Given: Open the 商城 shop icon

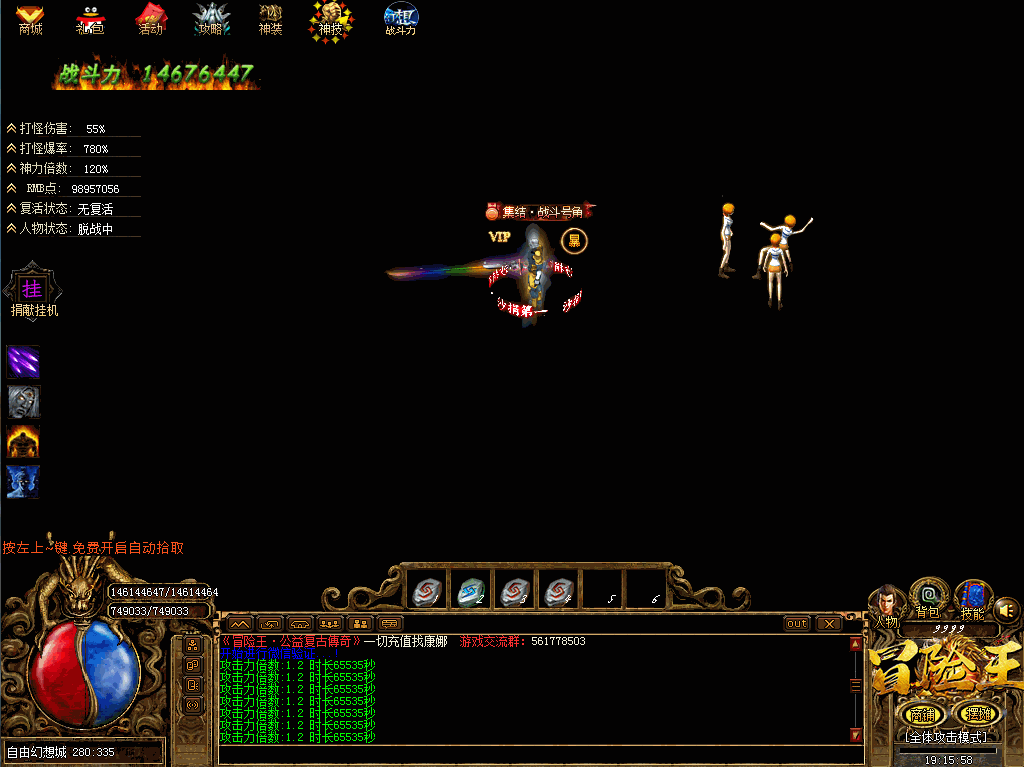Looking at the screenshot, I should point(30,18).
